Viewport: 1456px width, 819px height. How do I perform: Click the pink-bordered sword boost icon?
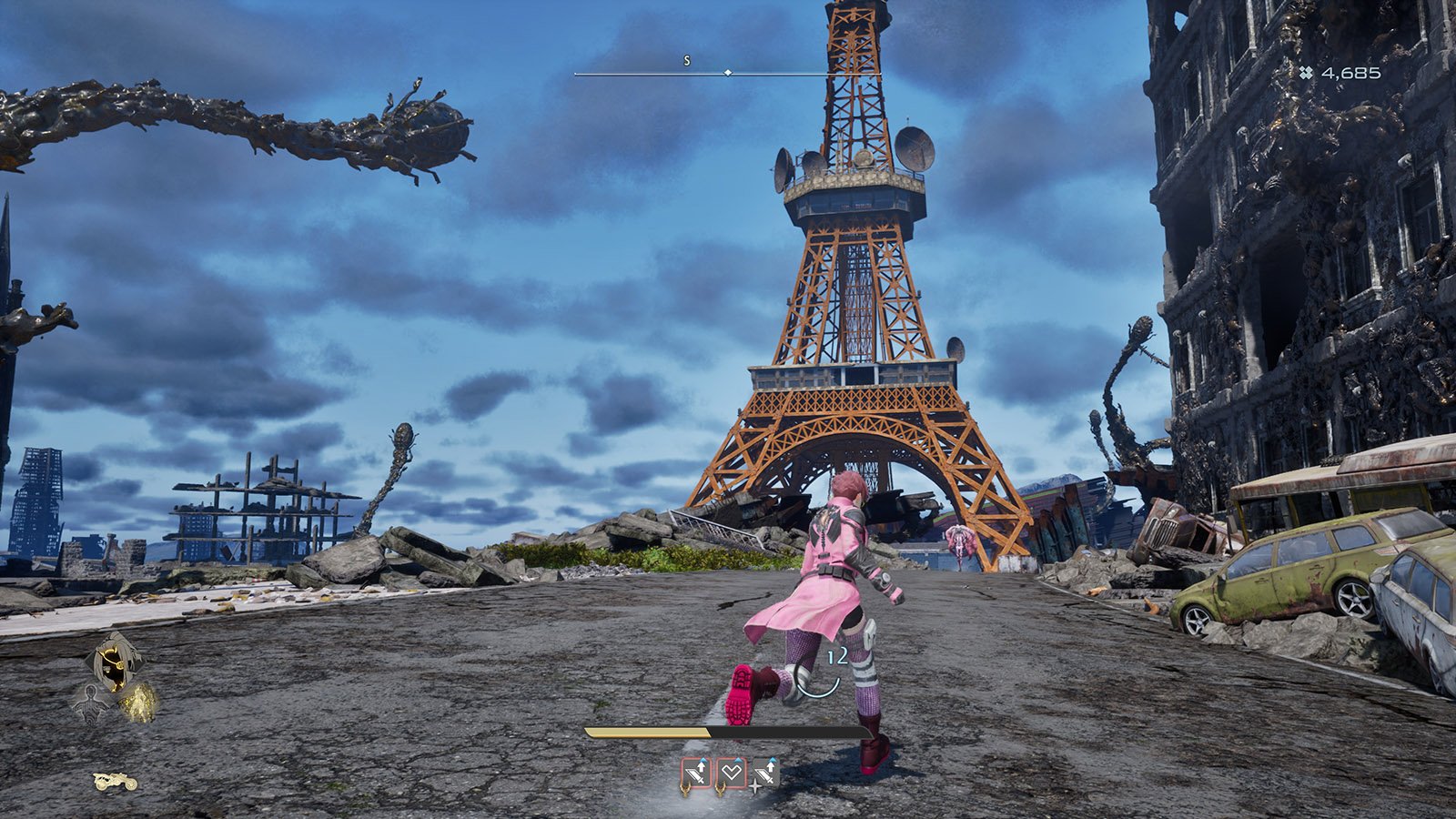(697, 773)
